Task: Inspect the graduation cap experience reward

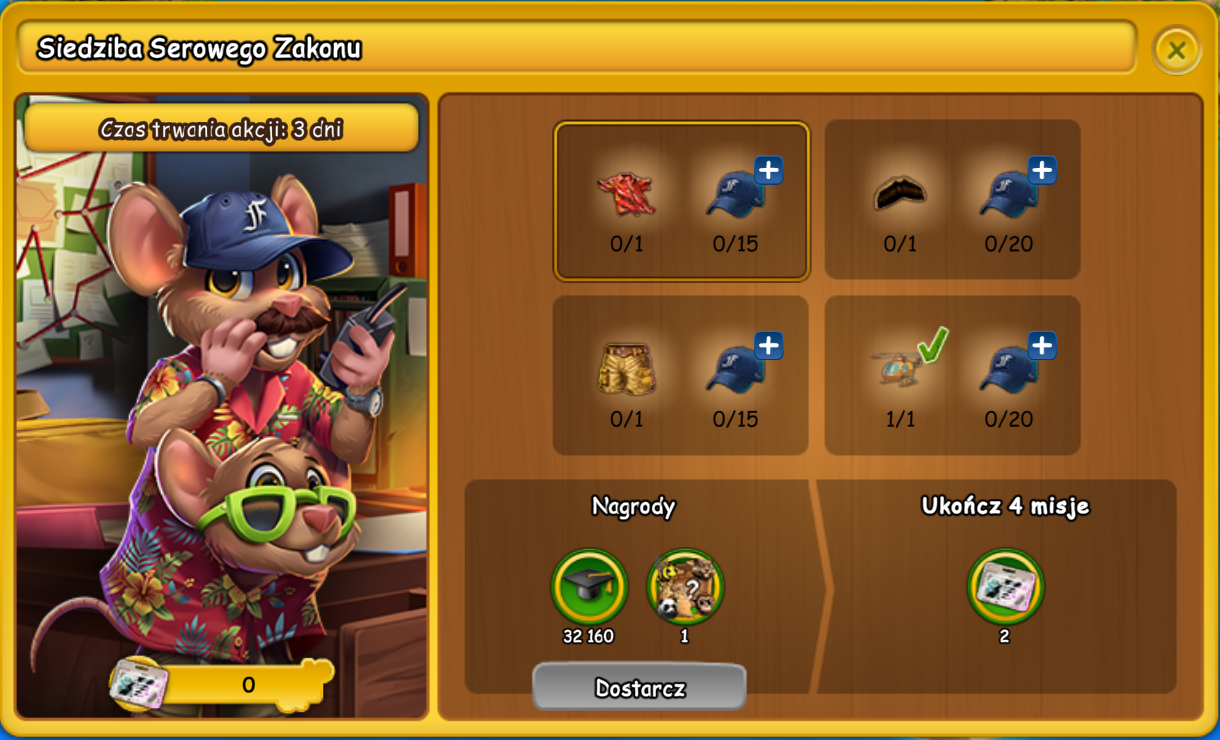Action: pos(589,586)
